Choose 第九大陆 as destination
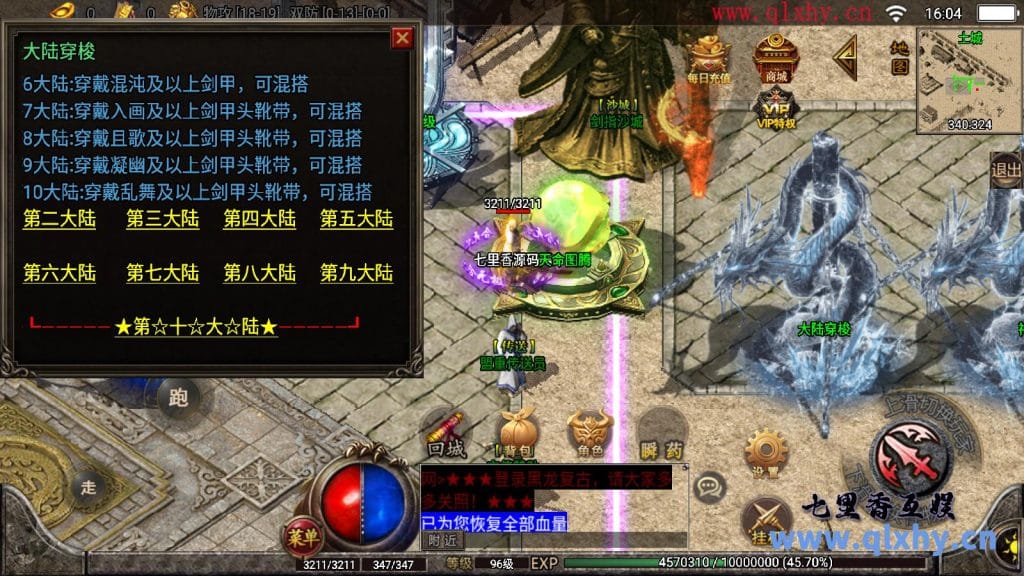Viewport: 1024px width, 576px height. coord(356,273)
